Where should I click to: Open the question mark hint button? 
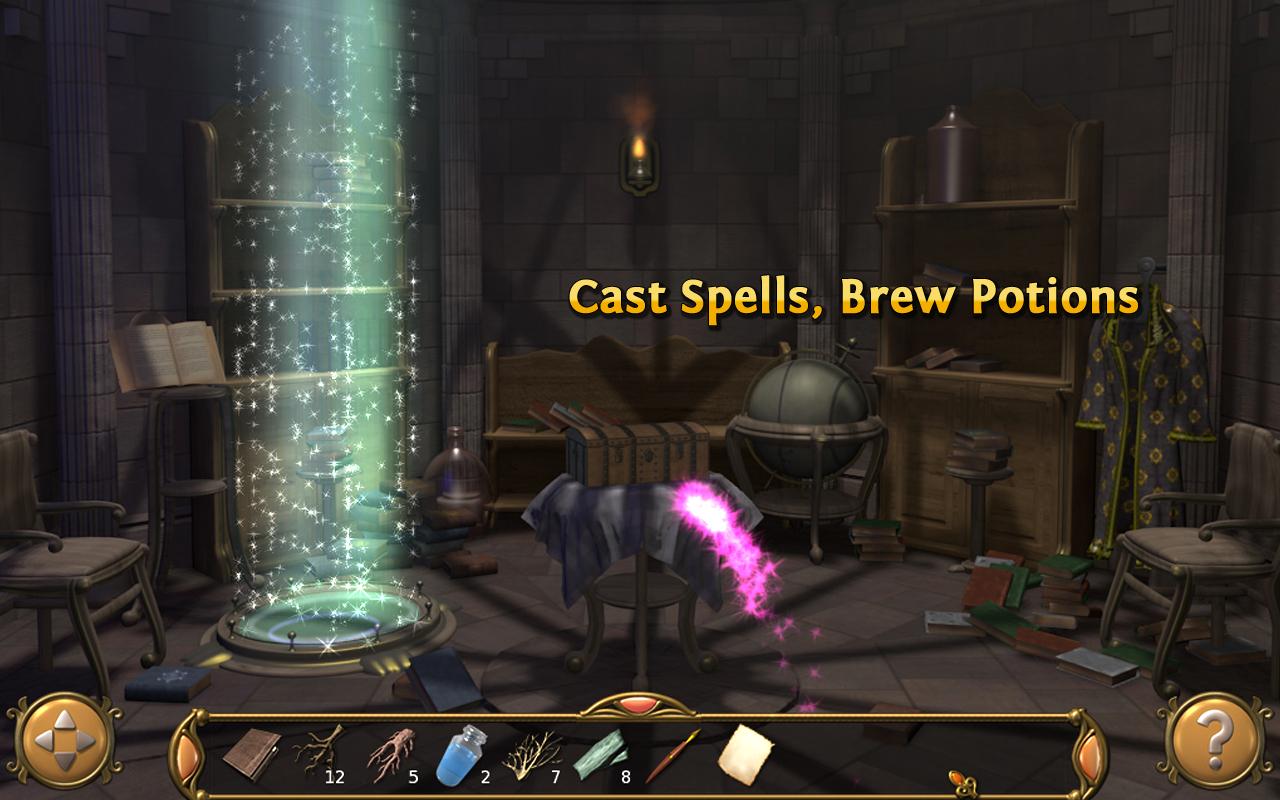click(1215, 741)
